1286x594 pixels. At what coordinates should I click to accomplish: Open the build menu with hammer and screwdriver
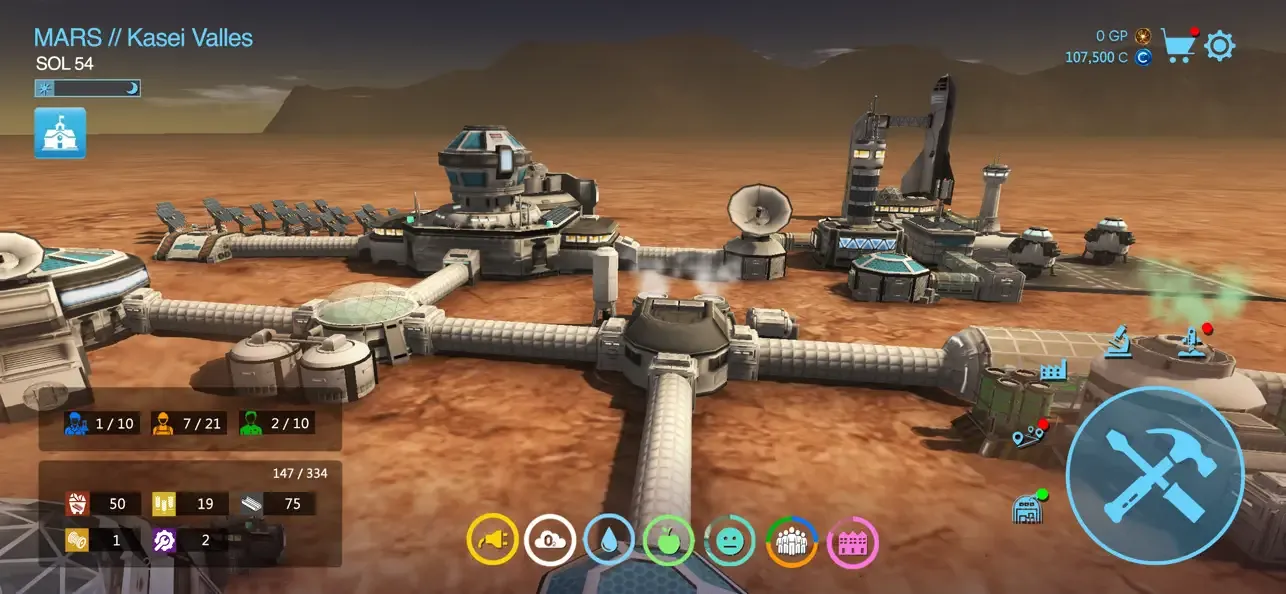pyautogui.click(x=1155, y=475)
